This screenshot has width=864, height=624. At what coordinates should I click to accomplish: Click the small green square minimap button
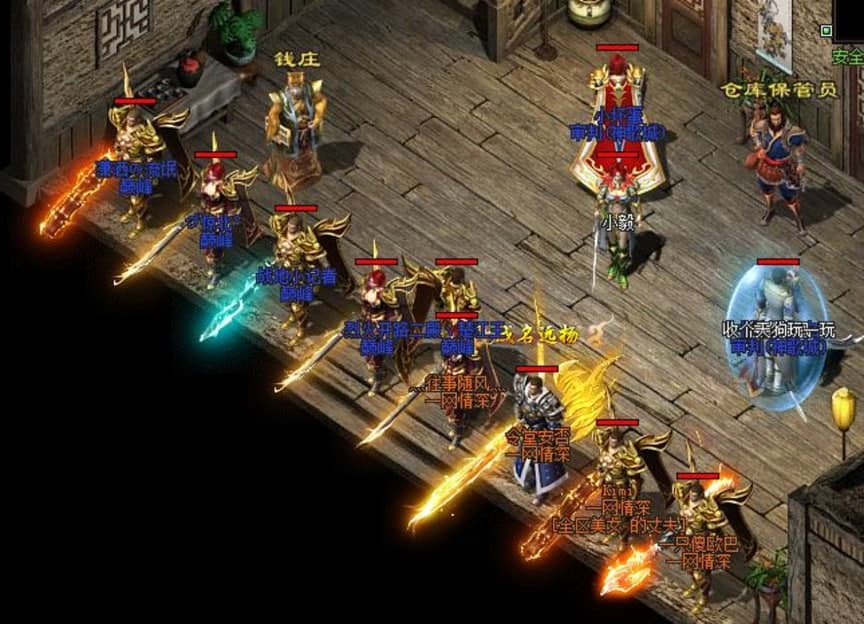click(826, 31)
